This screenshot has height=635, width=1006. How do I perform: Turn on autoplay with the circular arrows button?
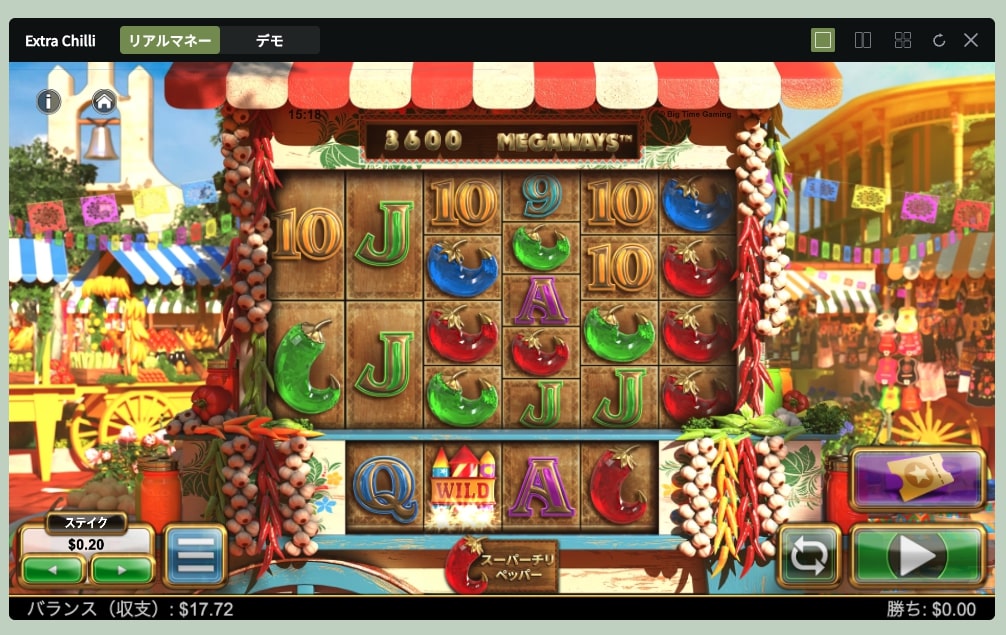809,557
